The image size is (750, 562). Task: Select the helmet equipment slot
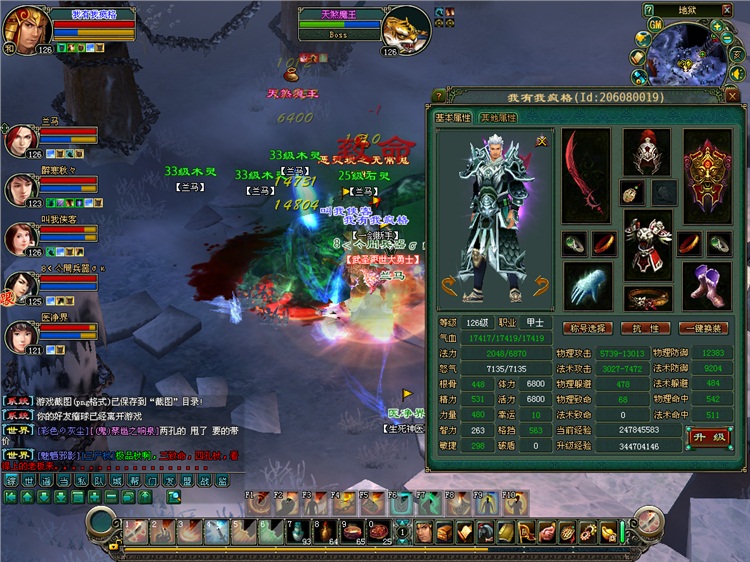[x=647, y=148]
